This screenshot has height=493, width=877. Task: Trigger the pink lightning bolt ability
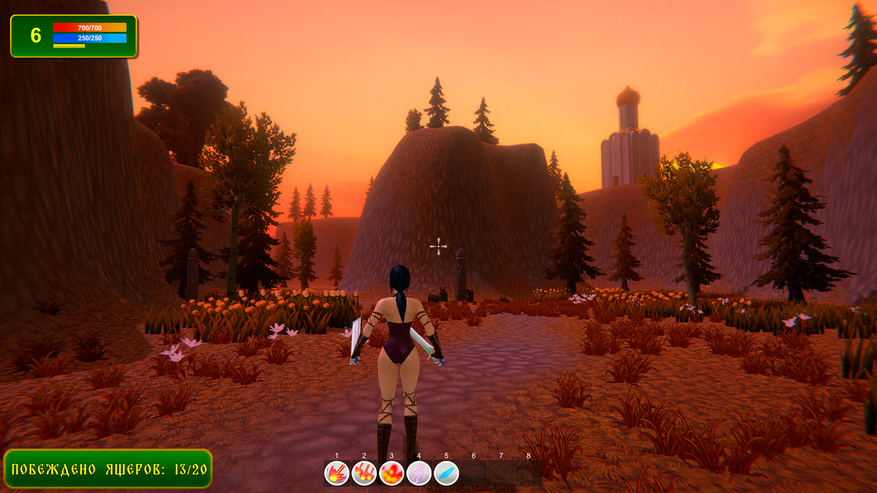(x=419, y=473)
